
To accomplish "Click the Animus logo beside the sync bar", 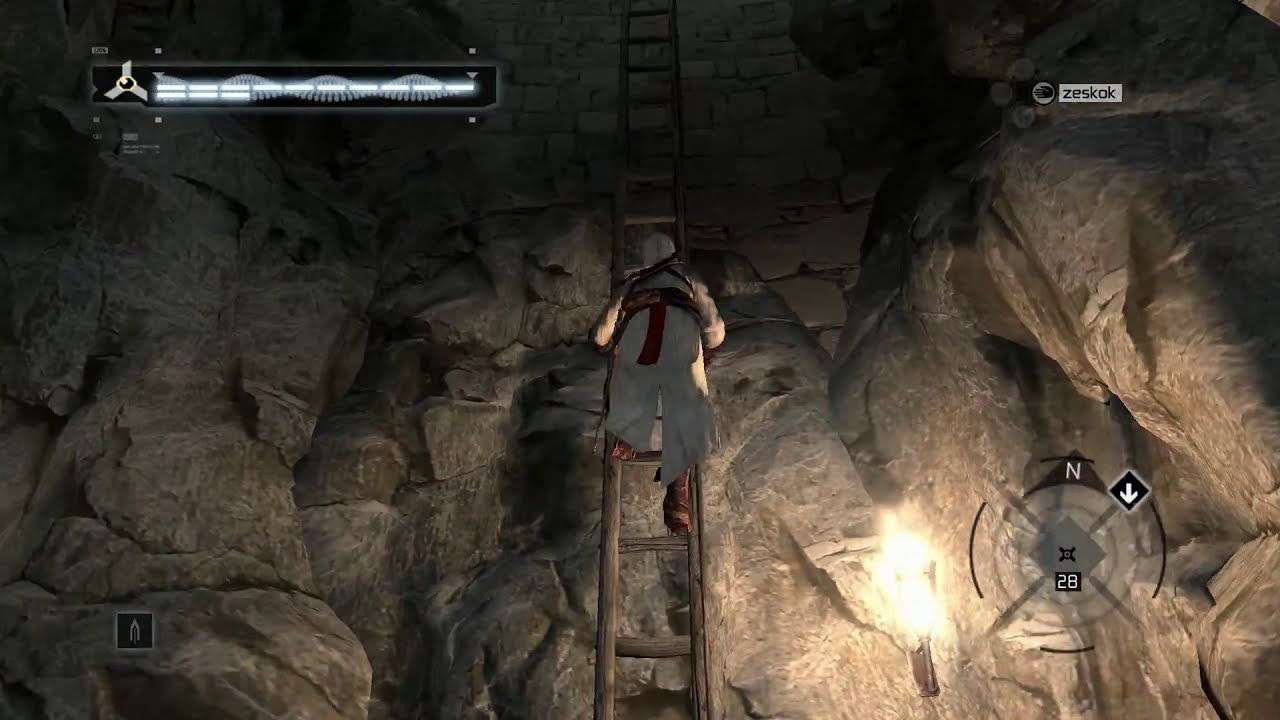I will click(x=124, y=83).
